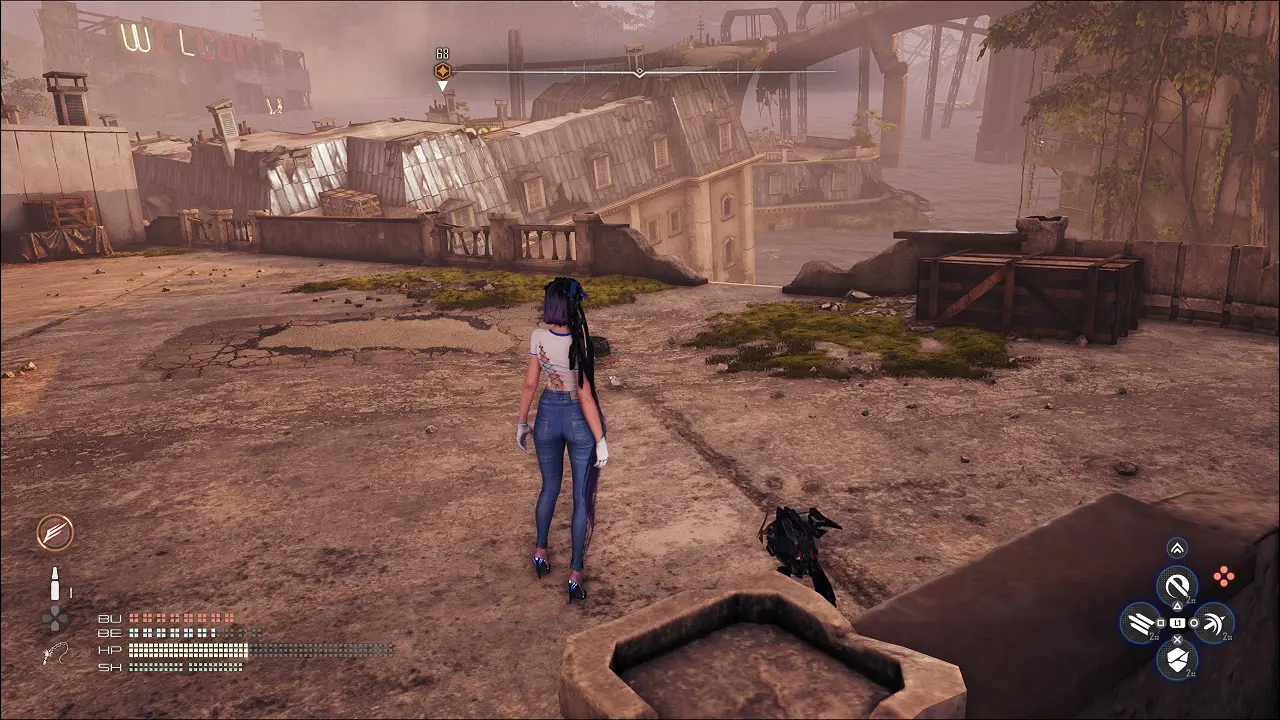
Task: Activate the shield skill at the wheel's bottom
Action: point(1177,659)
